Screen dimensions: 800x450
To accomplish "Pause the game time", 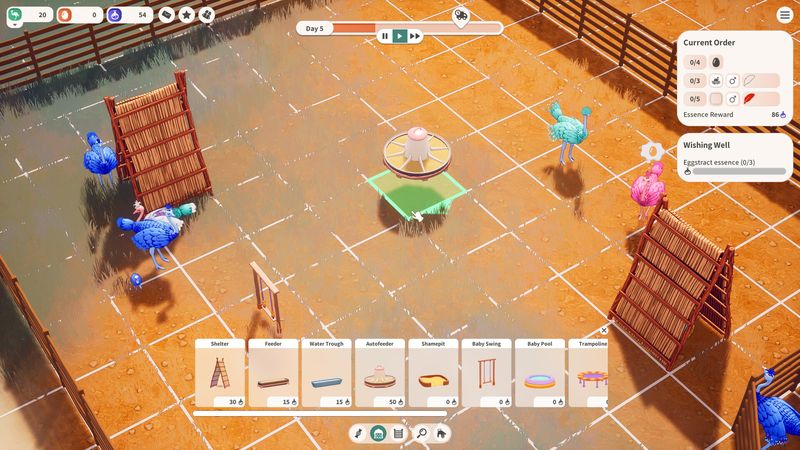I will point(384,36).
